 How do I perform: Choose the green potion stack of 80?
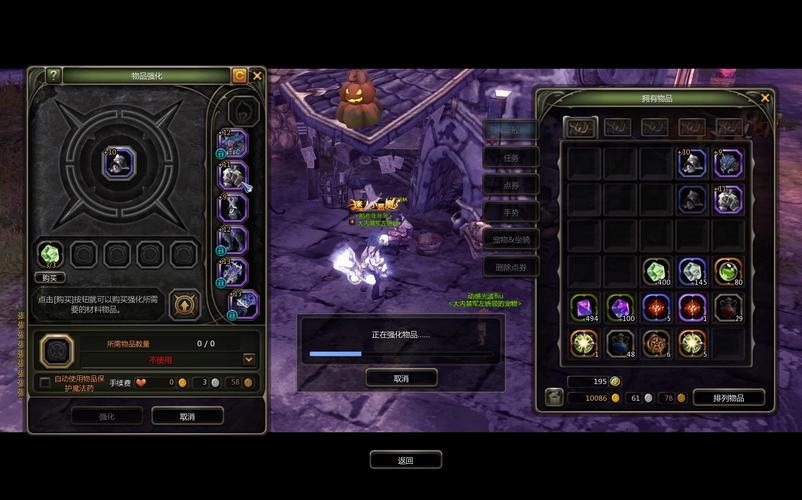[x=728, y=273]
